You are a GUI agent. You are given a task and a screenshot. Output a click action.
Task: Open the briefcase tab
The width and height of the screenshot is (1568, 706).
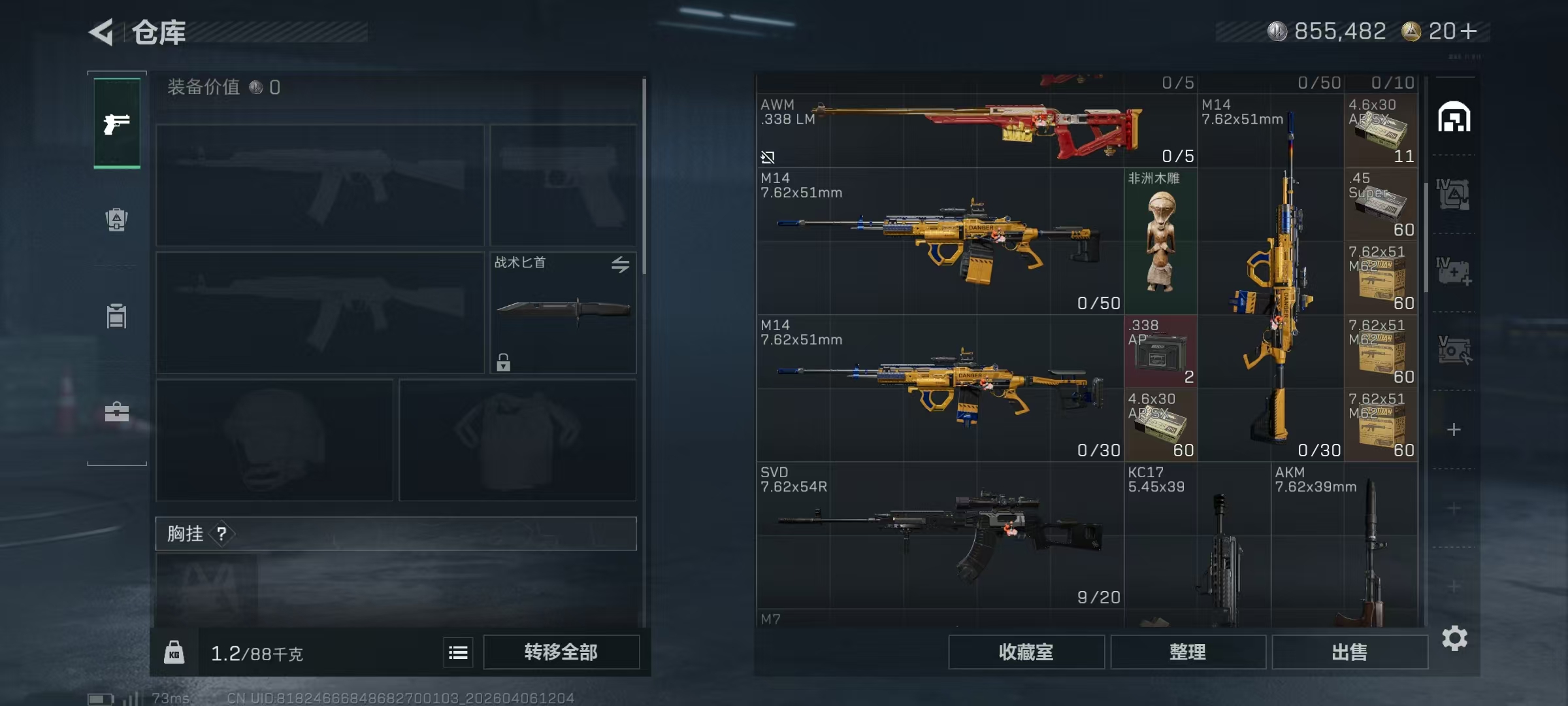click(x=117, y=411)
